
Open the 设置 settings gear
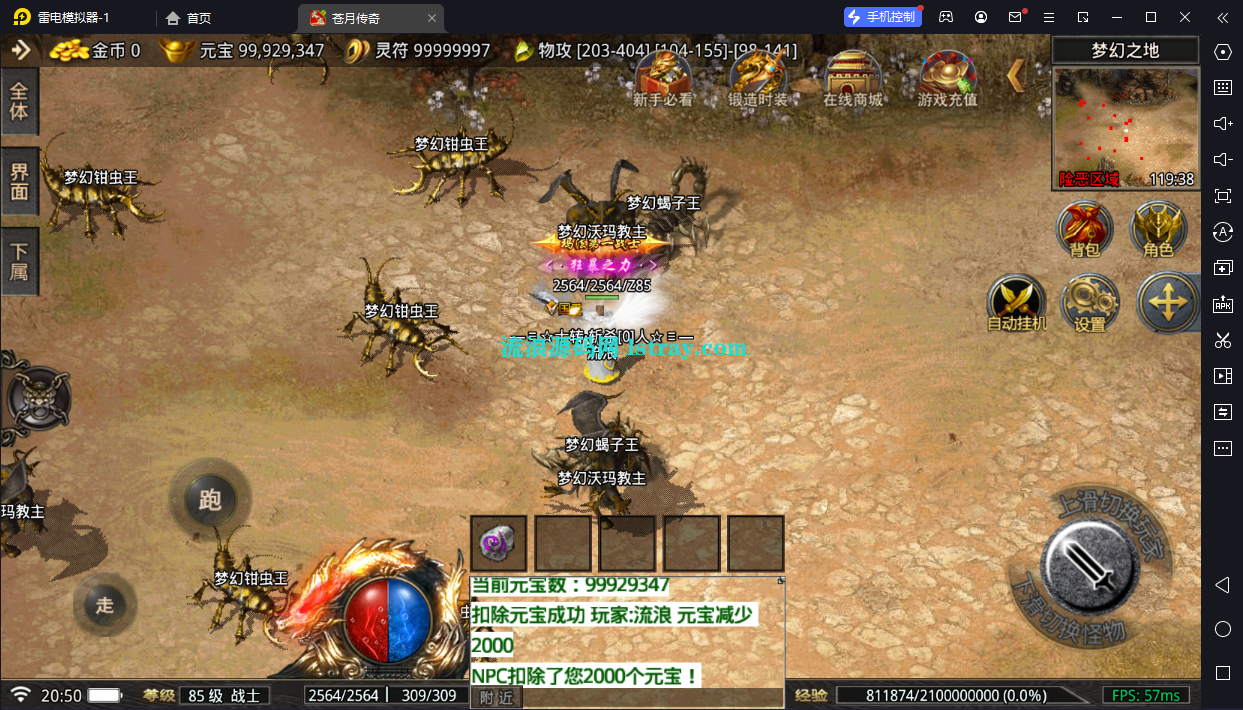click(1089, 303)
